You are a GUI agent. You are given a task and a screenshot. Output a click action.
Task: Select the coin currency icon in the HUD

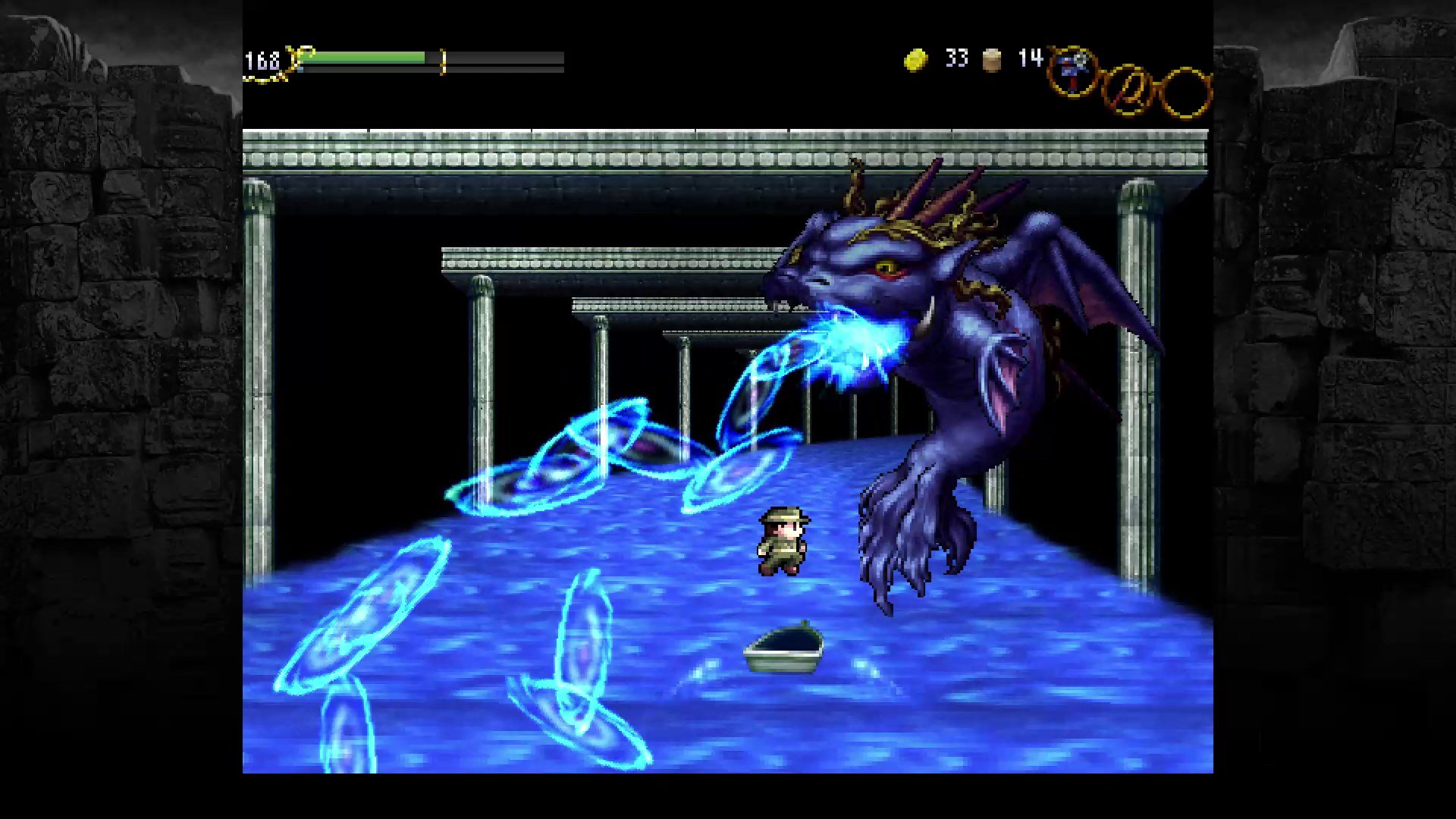click(915, 58)
